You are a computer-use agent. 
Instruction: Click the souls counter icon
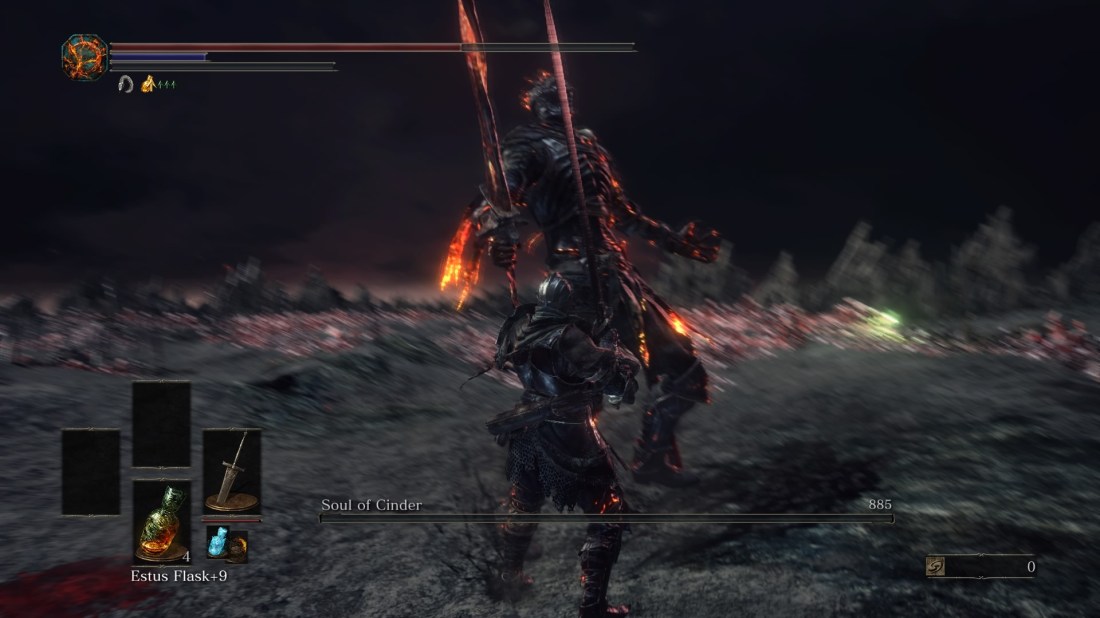[936, 567]
